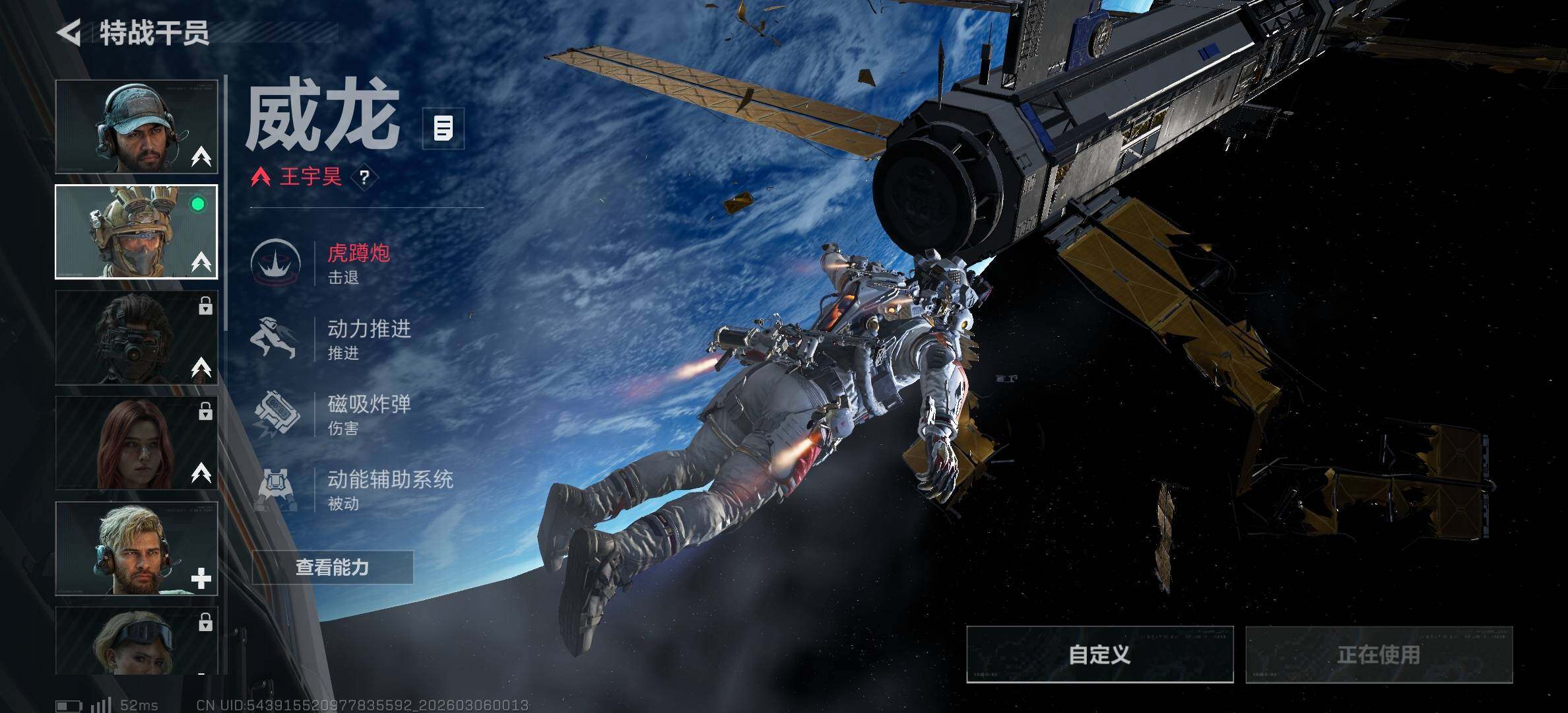Show help for 王宇昊 question mark
Image resolution: width=1568 pixels, height=713 pixels.
click(x=364, y=177)
